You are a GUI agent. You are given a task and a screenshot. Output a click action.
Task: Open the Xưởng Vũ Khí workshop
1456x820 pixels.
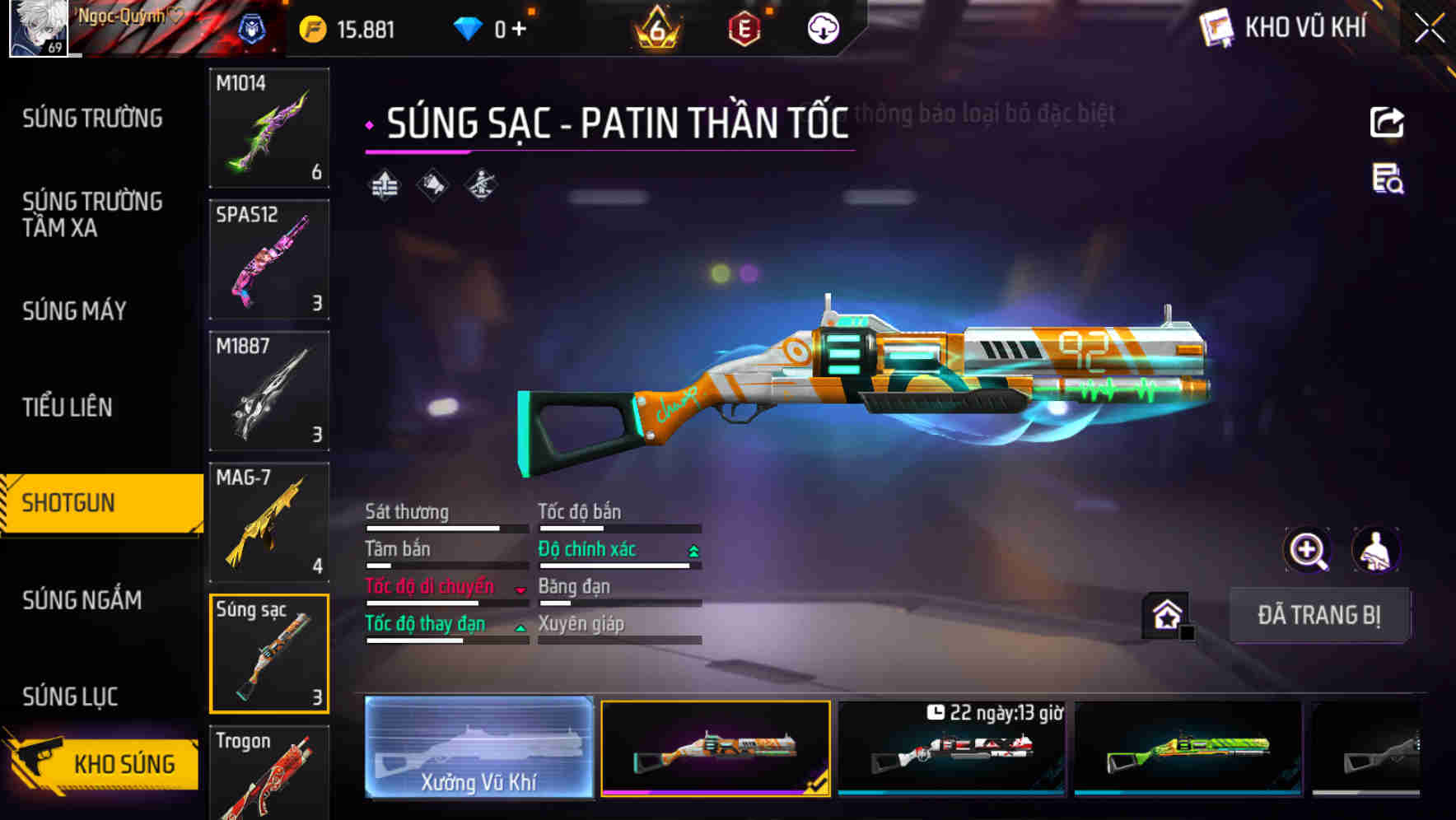click(x=478, y=748)
